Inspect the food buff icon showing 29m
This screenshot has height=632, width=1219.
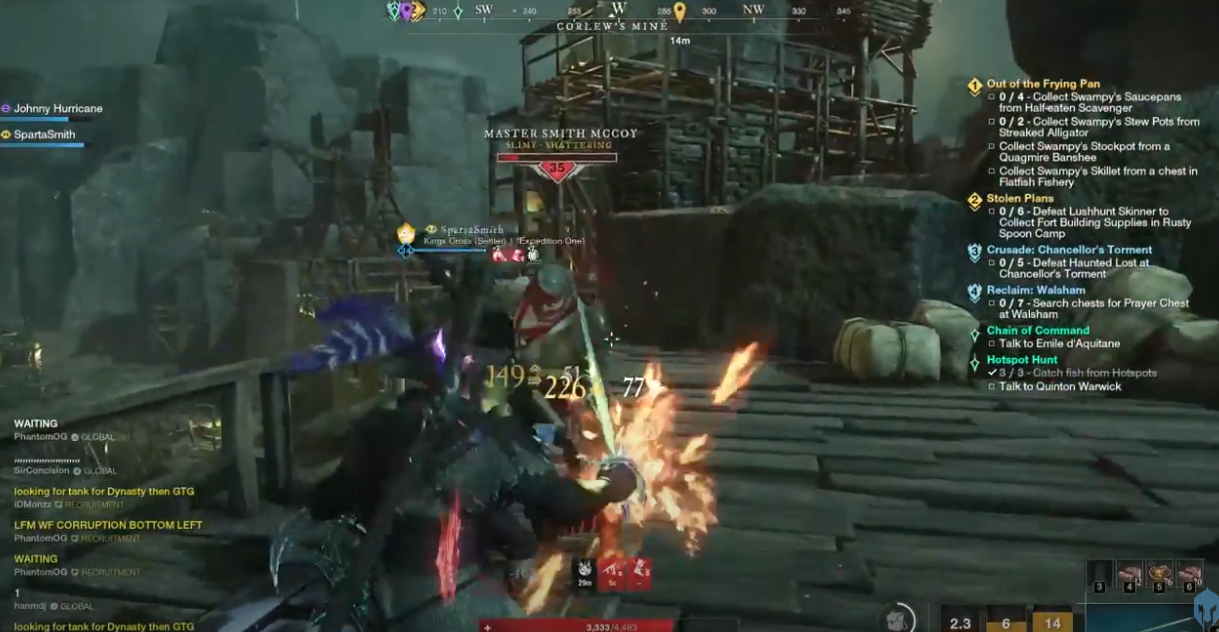[584, 573]
